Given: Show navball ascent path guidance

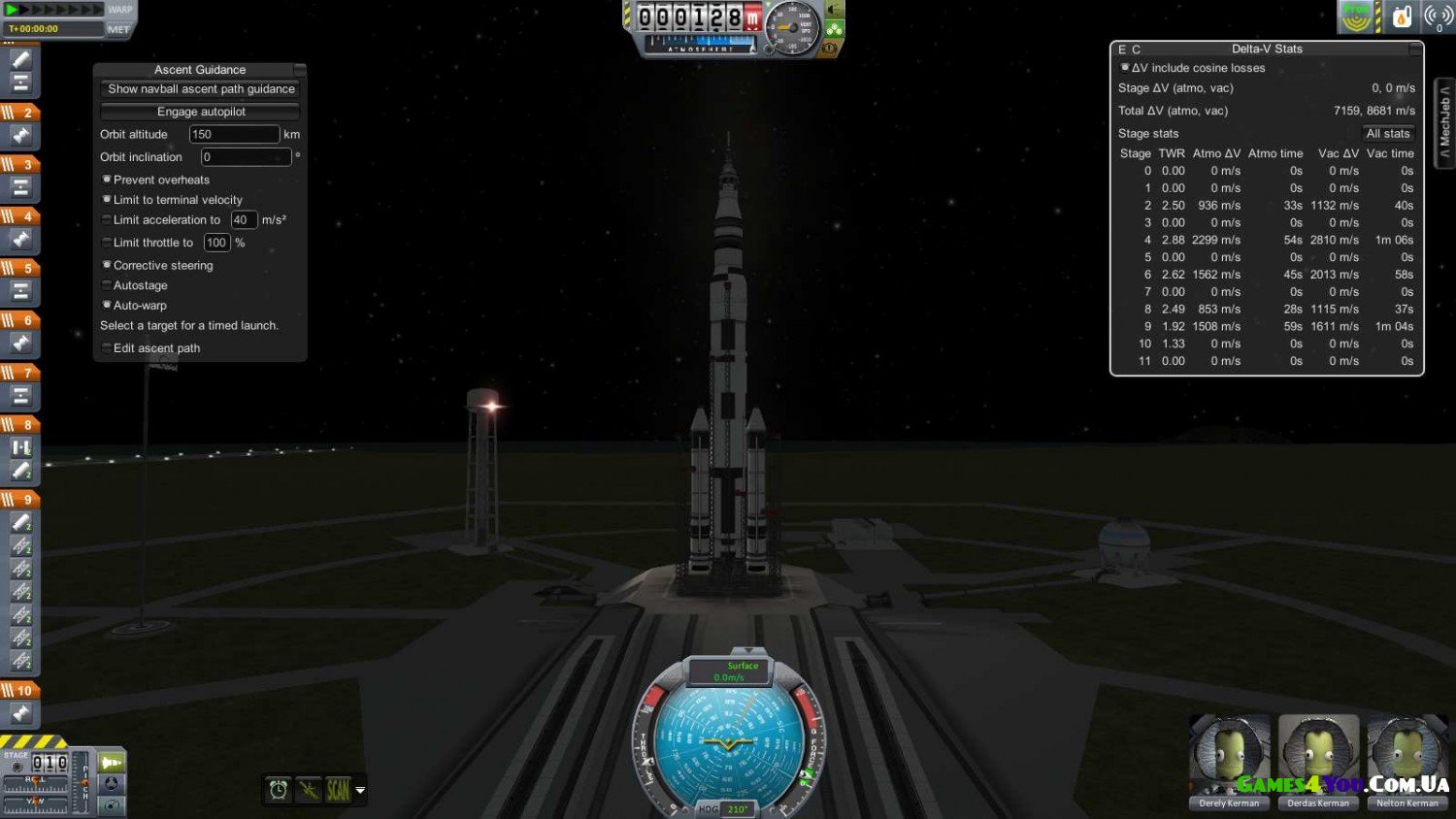Looking at the screenshot, I should point(201,89).
